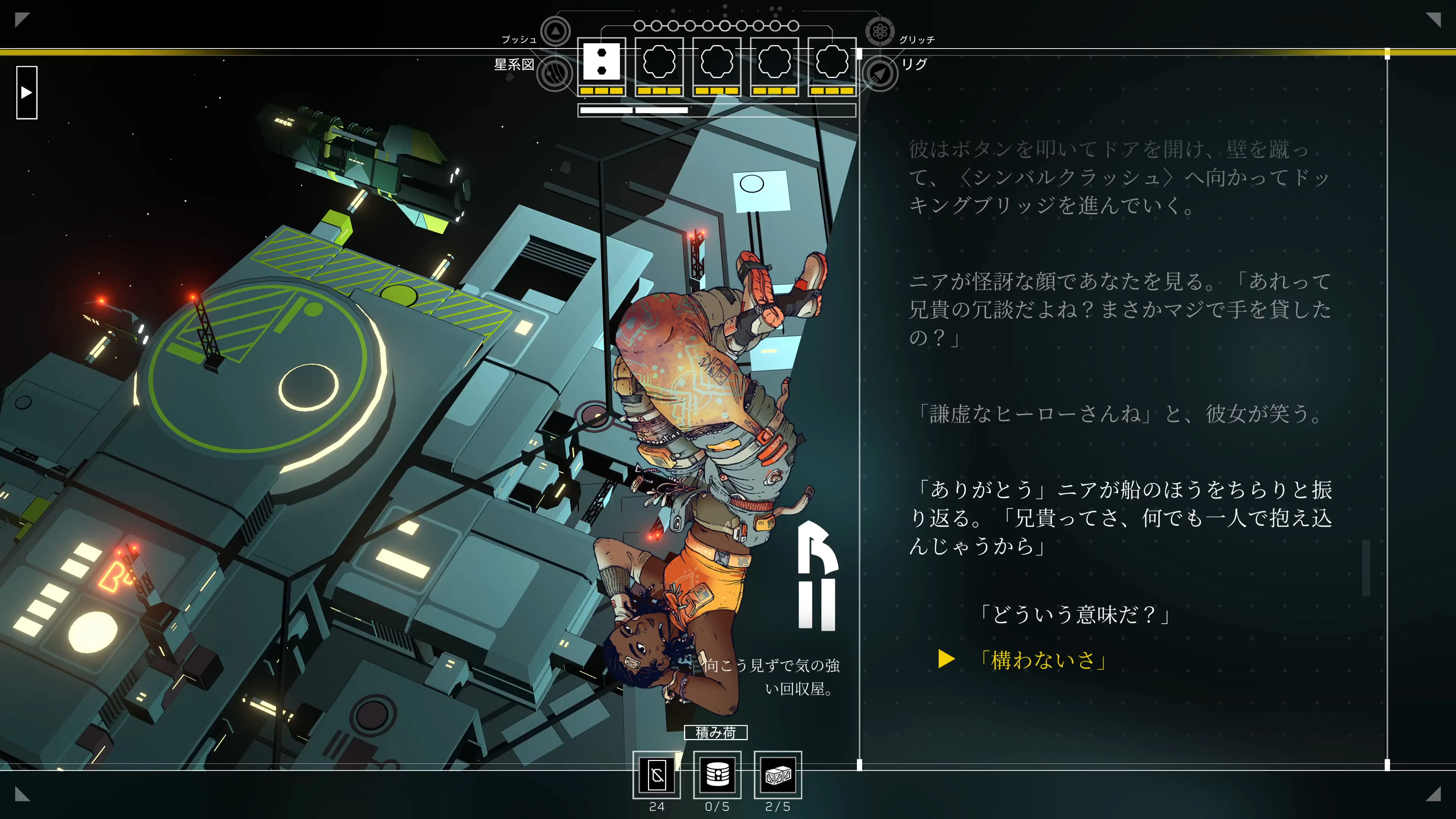Viewport: 1456px width, 819px height.
Task: Open the 積み荷 cargo label
Action: tap(717, 733)
